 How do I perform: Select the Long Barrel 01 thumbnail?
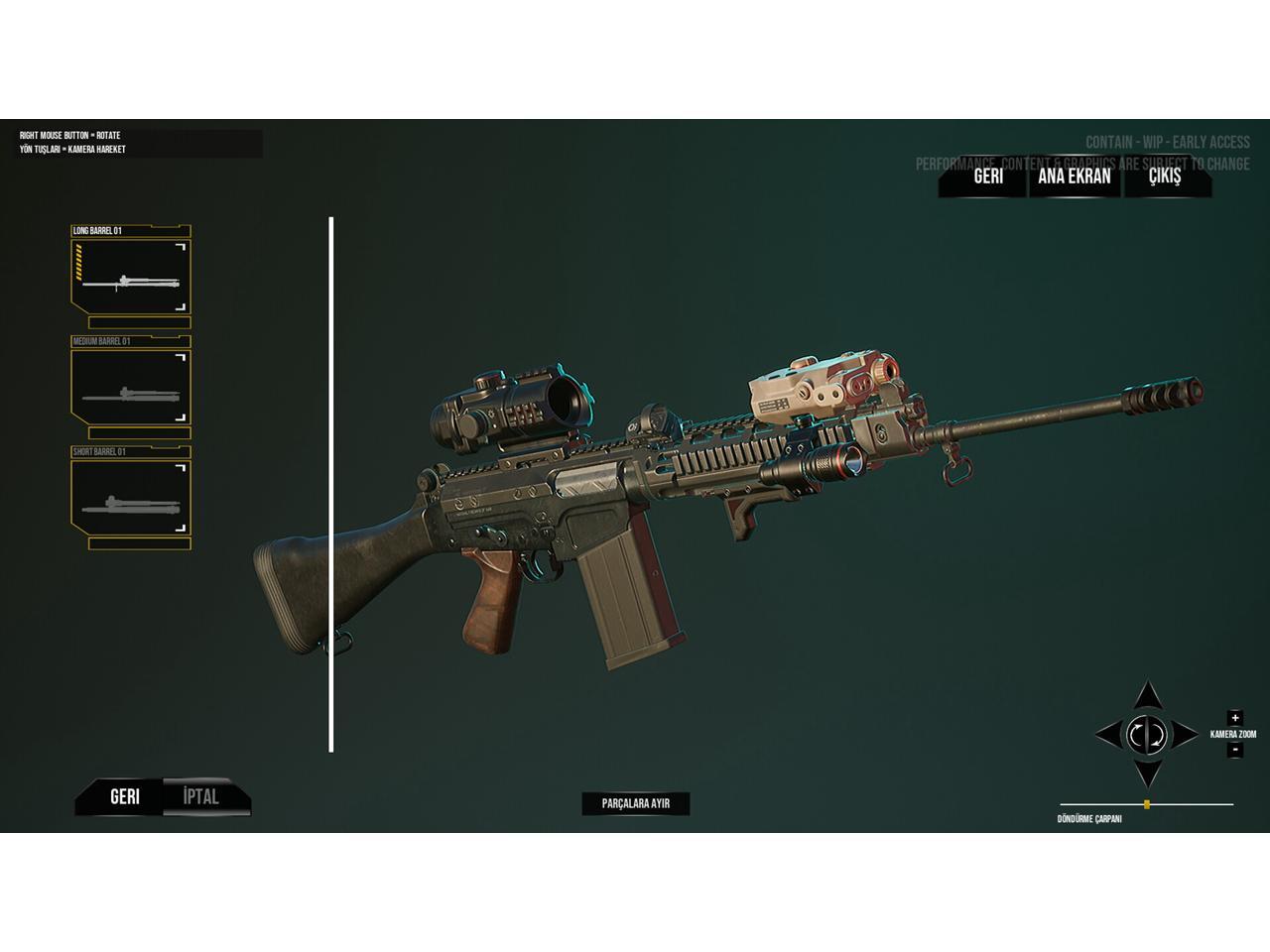coord(130,276)
